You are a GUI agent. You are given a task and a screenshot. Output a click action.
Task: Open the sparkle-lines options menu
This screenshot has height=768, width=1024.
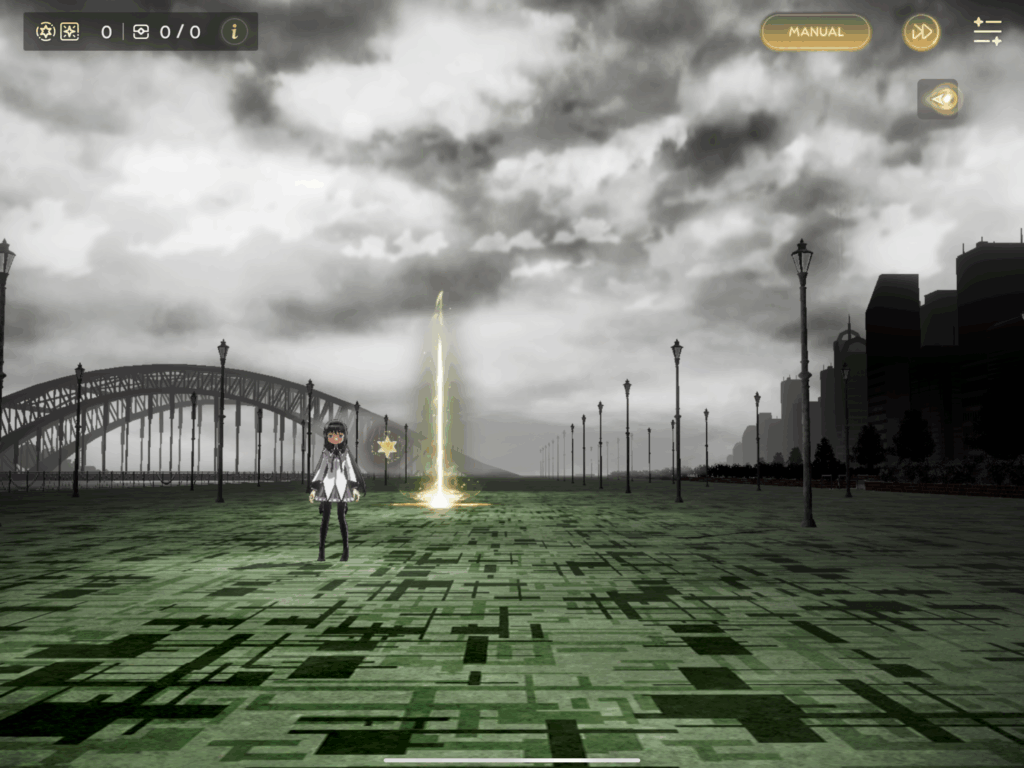point(987,32)
